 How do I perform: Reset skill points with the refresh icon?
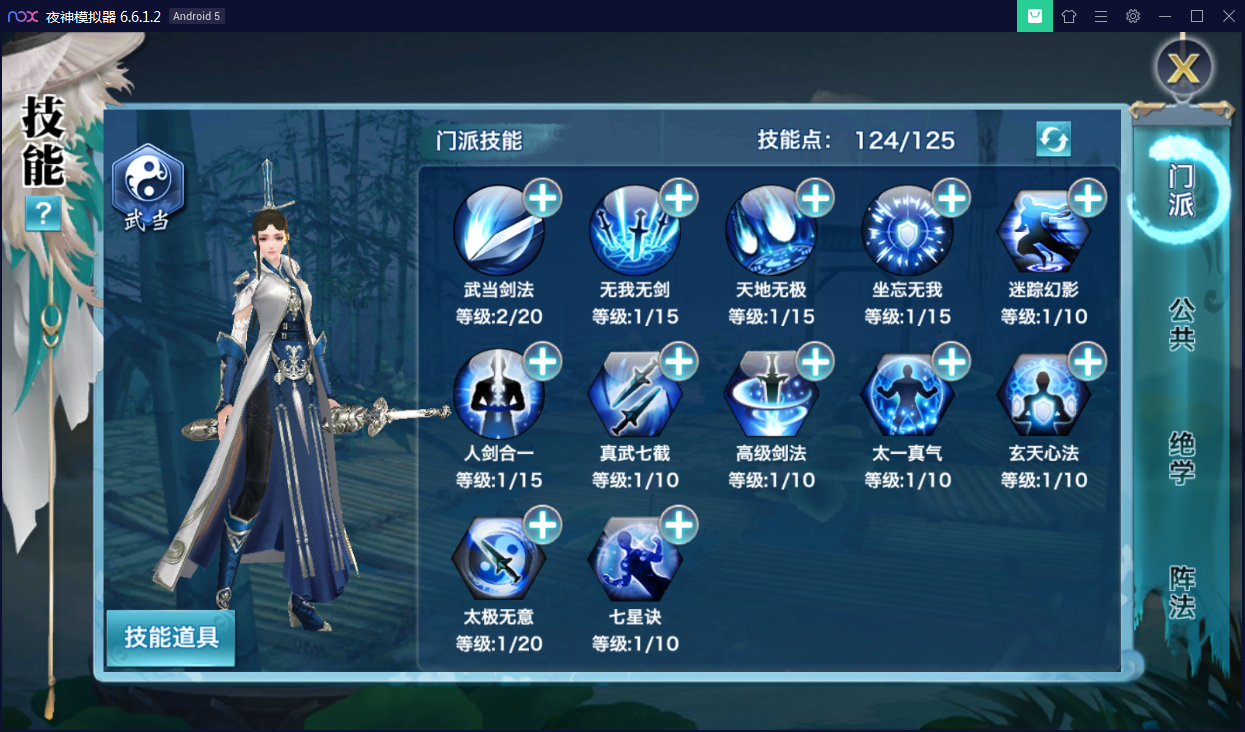pyautogui.click(x=1053, y=139)
